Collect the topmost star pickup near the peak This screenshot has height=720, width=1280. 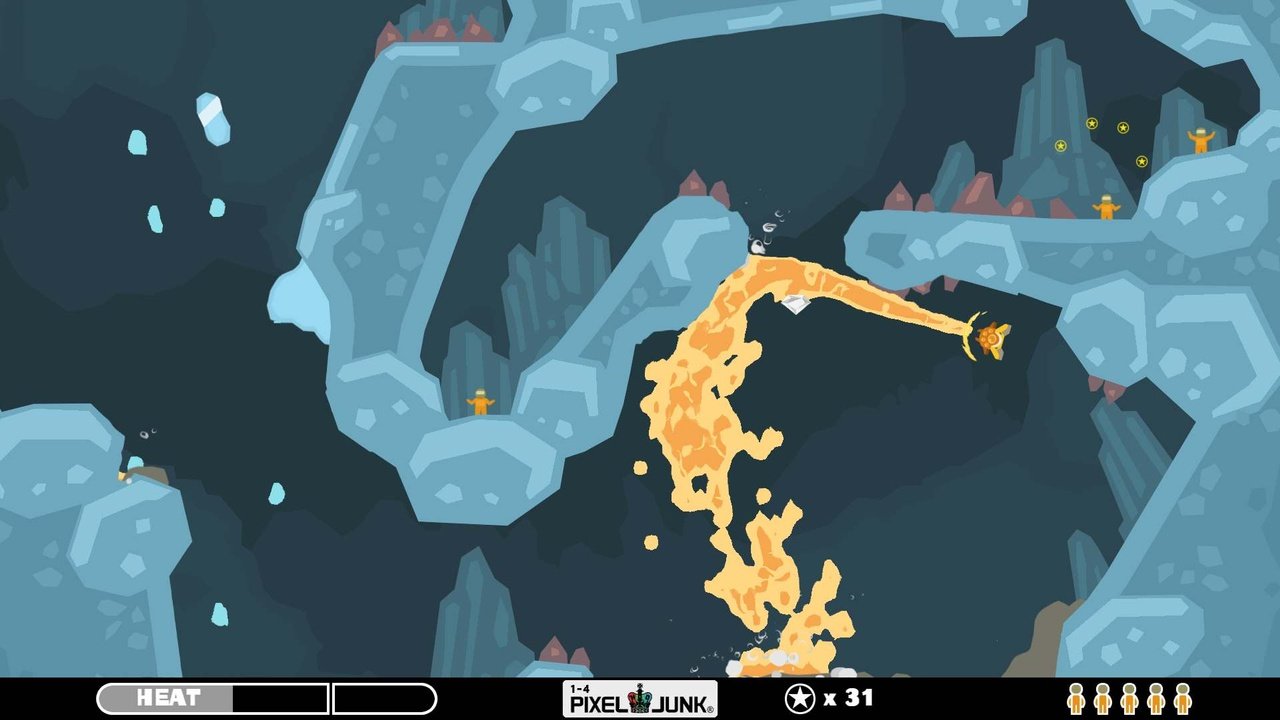click(1091, 124)
